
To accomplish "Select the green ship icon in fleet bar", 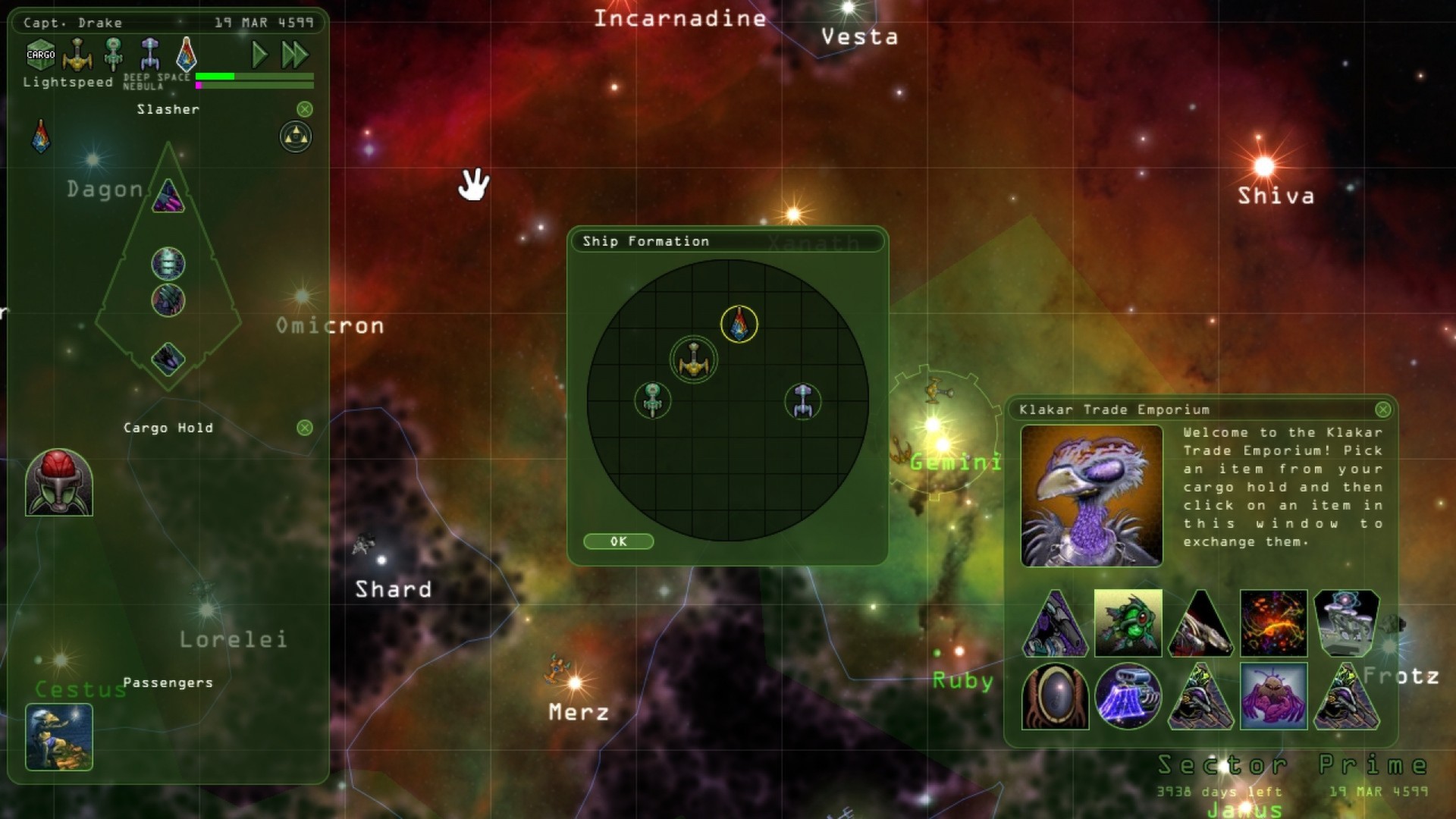I will tap(114, 53).
